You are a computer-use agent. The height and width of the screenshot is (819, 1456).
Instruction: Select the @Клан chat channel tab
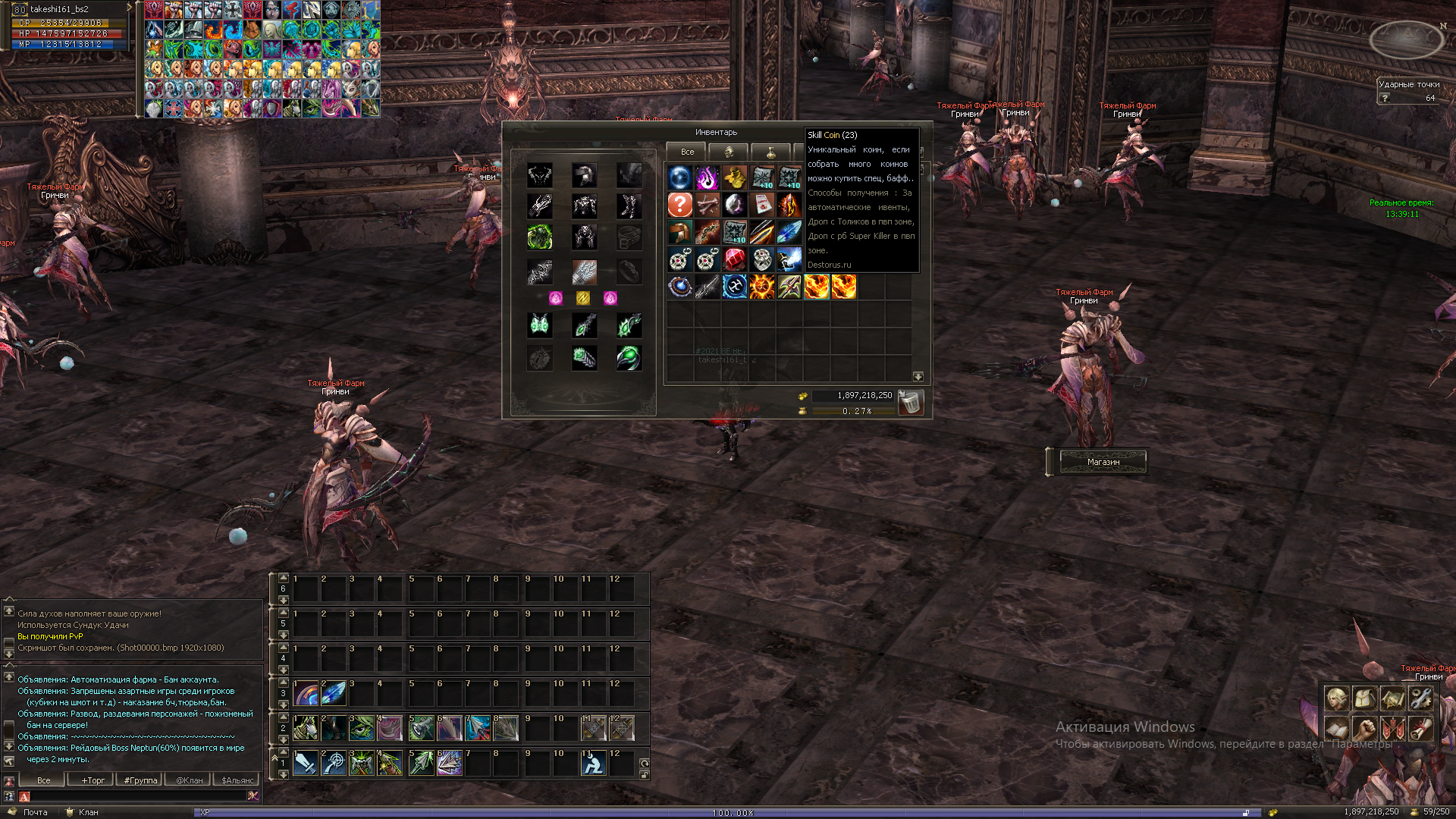tap(189, 780)
